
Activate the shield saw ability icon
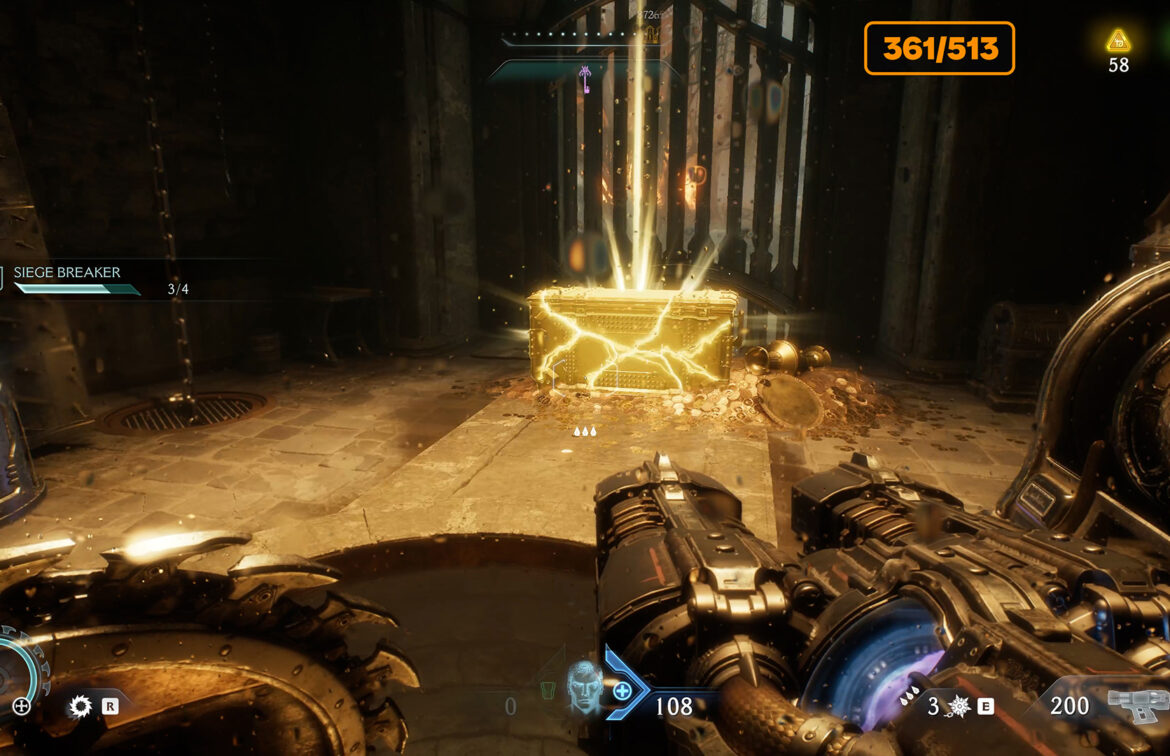(80, 706)
